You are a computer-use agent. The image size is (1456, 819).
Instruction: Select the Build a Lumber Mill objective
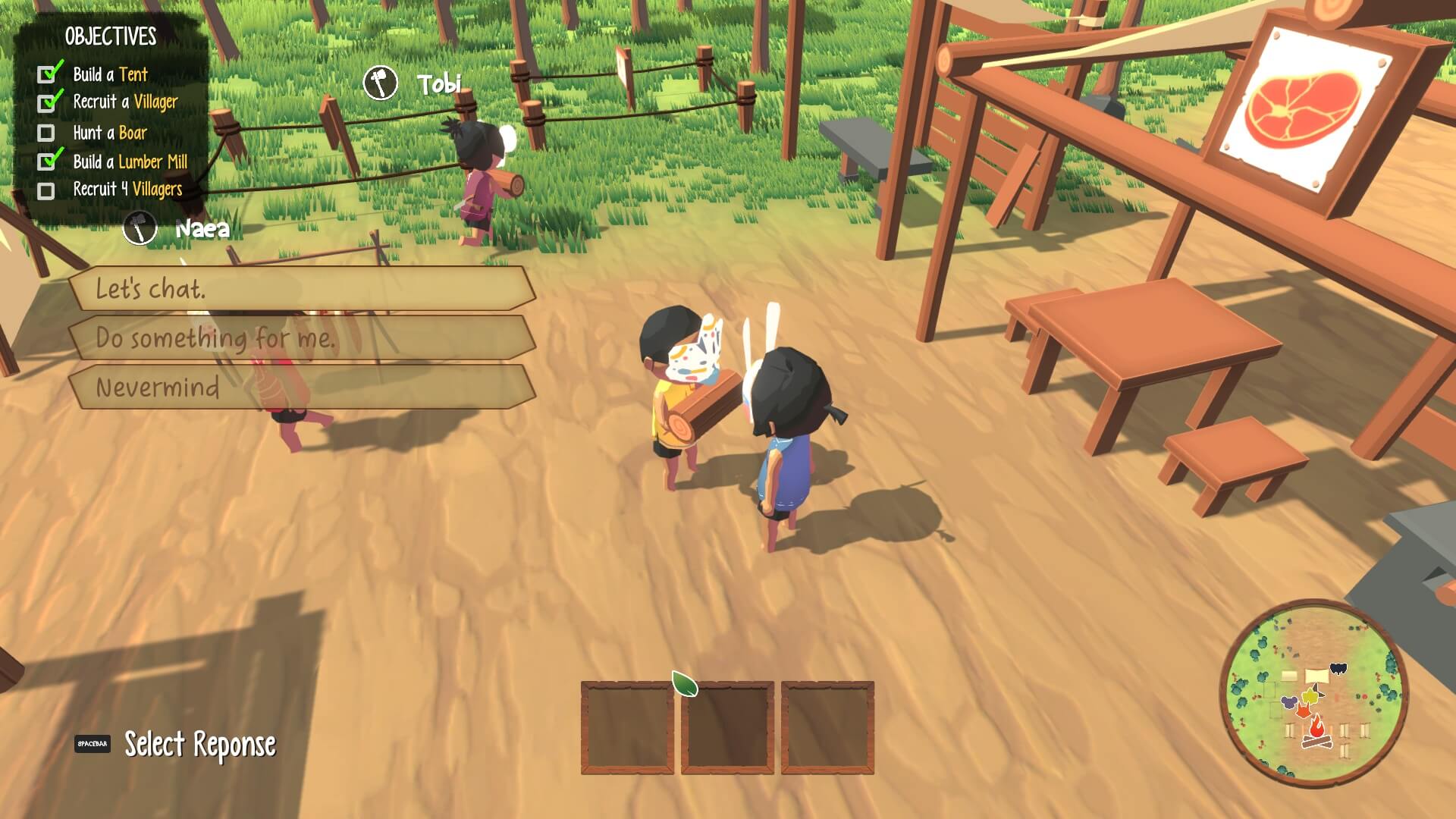pos(130,162)
